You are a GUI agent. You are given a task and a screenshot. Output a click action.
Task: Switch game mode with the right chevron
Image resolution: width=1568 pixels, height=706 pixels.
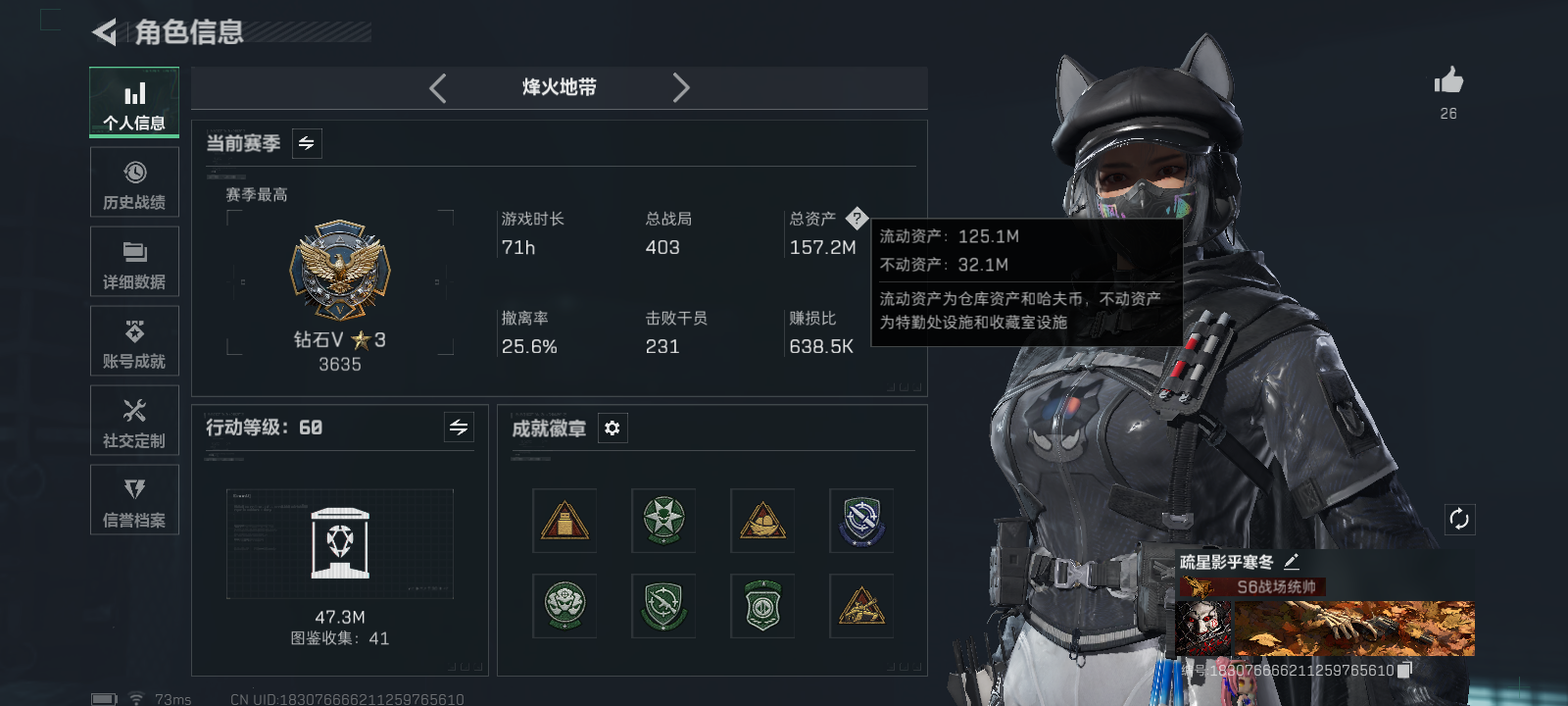click(682, 87)
